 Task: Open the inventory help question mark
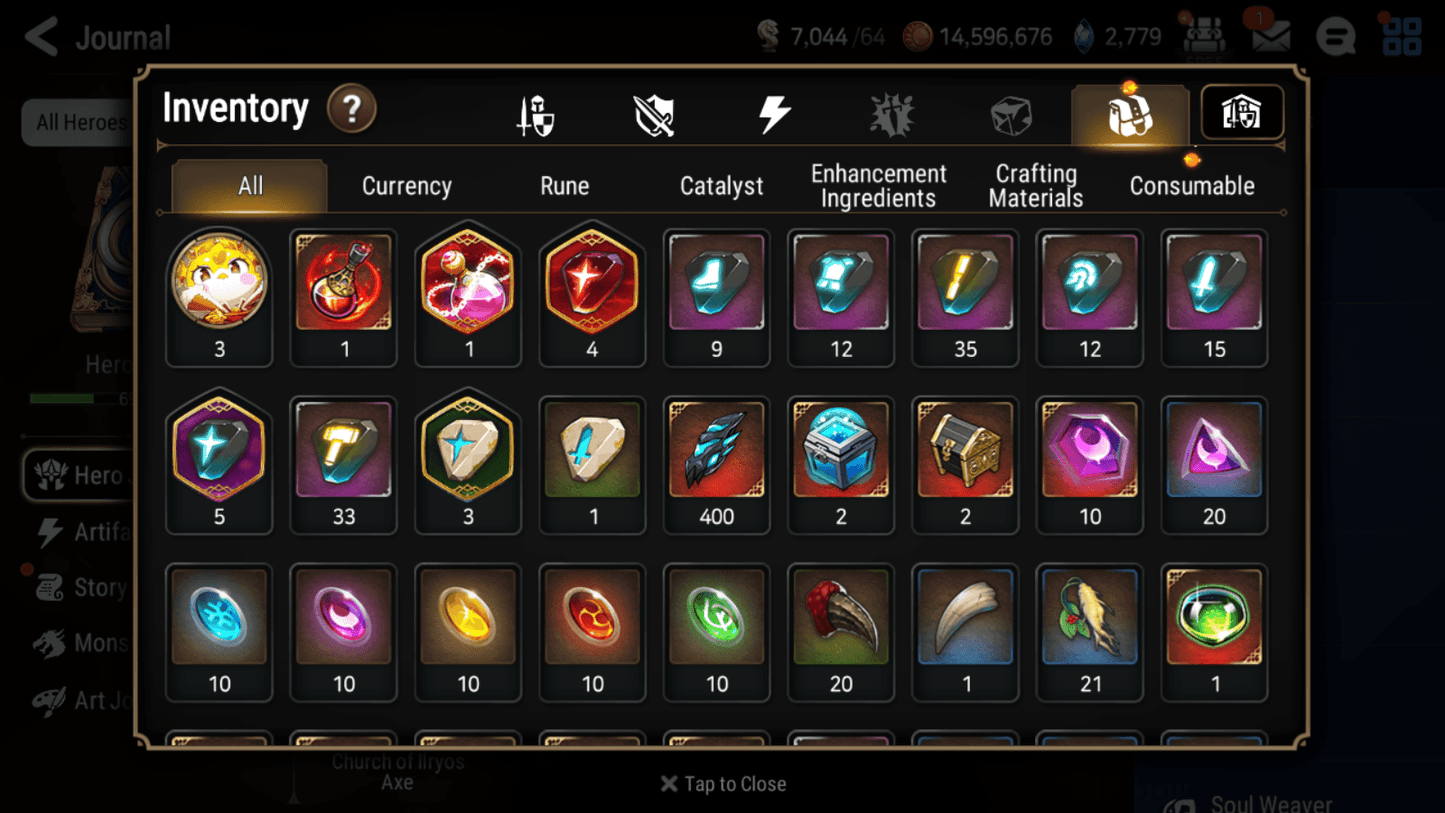point(352,110)
